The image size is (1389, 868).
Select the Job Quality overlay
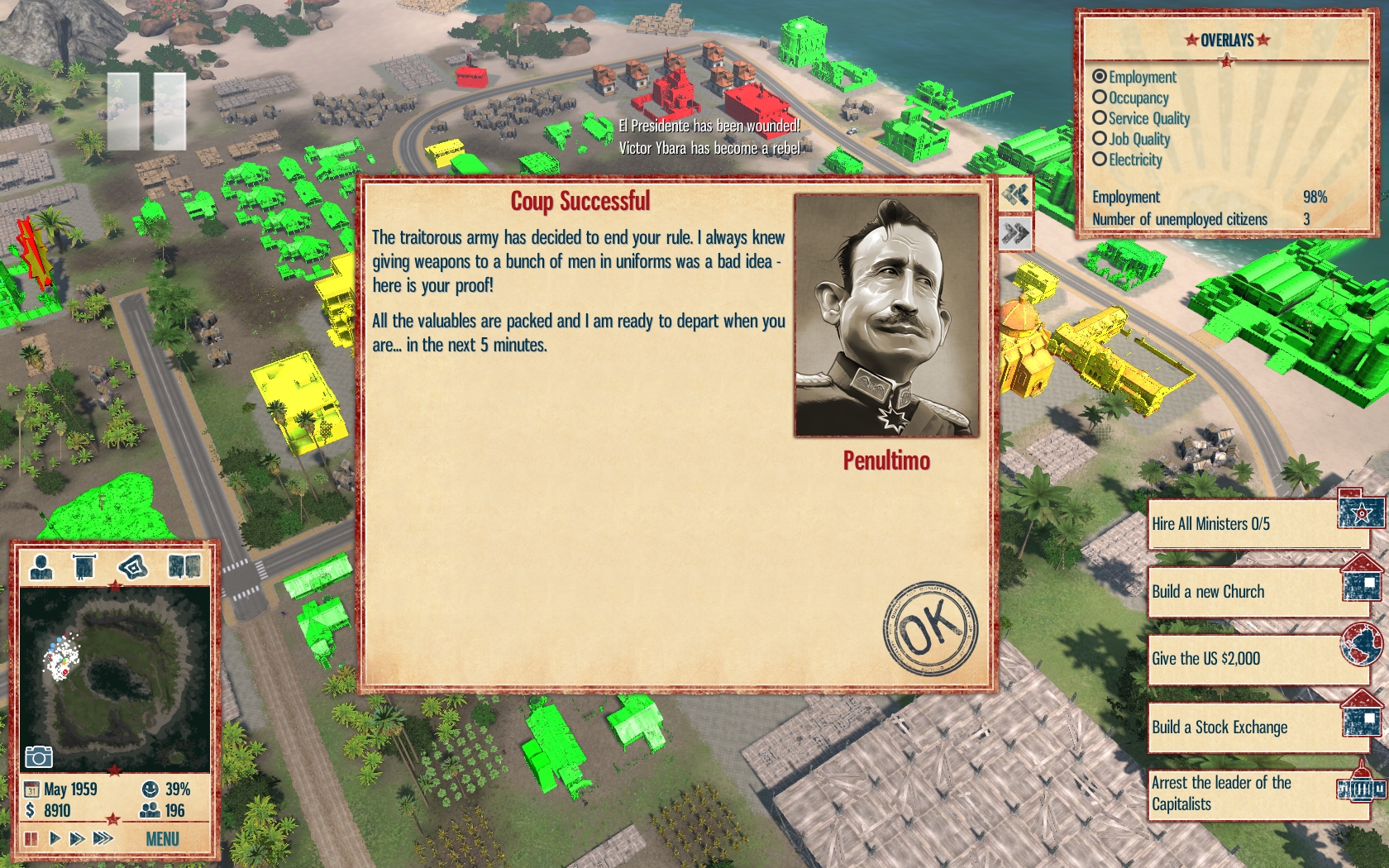tap(1100, 139)
